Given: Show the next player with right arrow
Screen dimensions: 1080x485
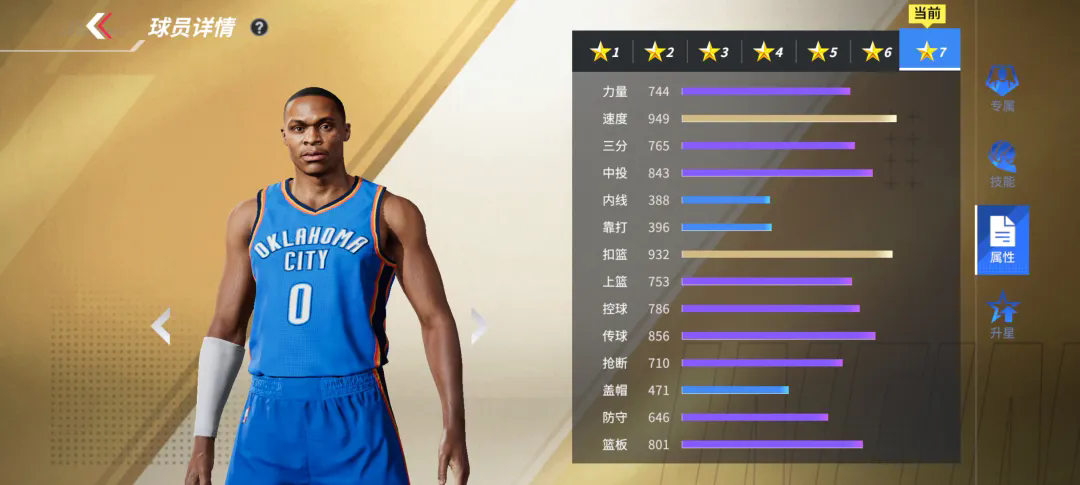Looking at the screenshot, I should coord(478,326).
